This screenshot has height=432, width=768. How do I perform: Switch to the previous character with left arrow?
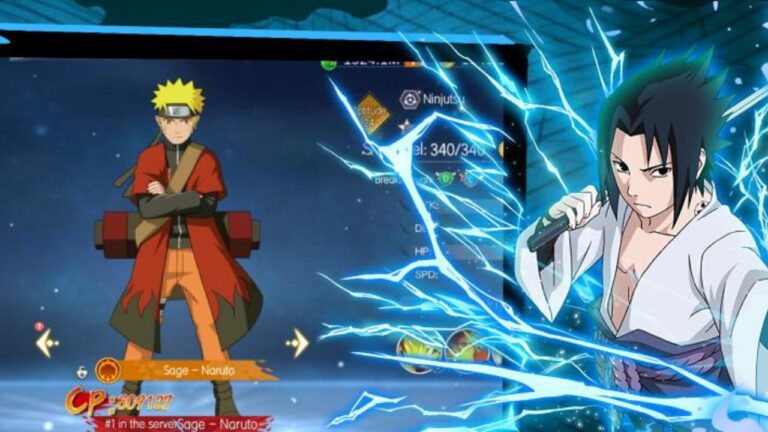coord(47,343)
